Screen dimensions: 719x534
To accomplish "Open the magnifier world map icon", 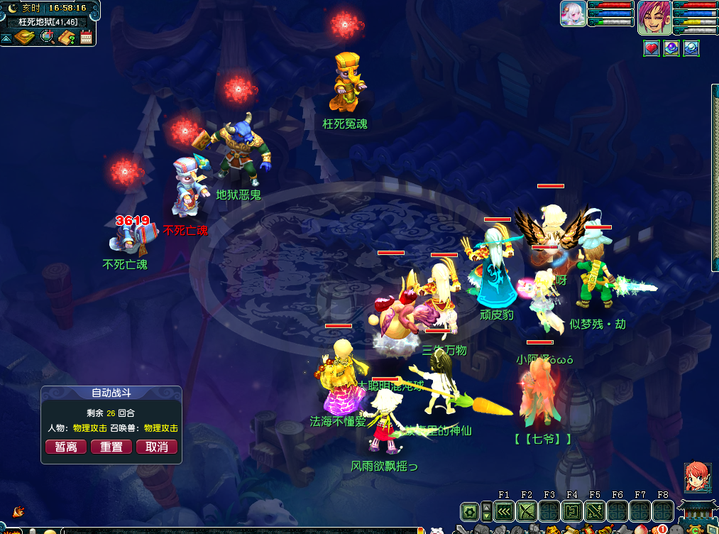I will (46, 38).
